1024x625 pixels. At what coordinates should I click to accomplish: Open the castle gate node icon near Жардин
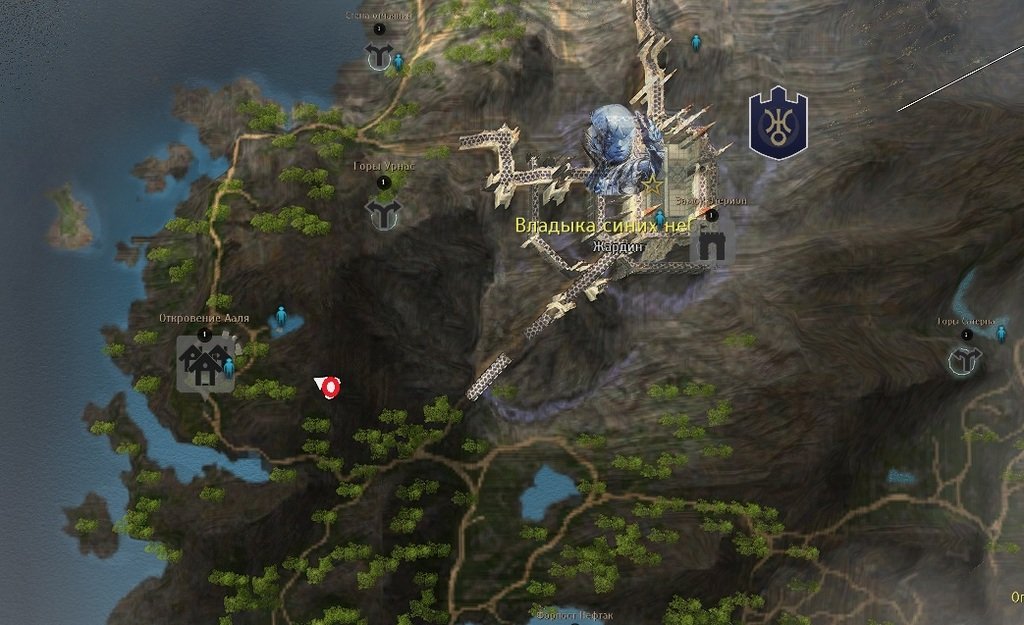coord(711,243)
